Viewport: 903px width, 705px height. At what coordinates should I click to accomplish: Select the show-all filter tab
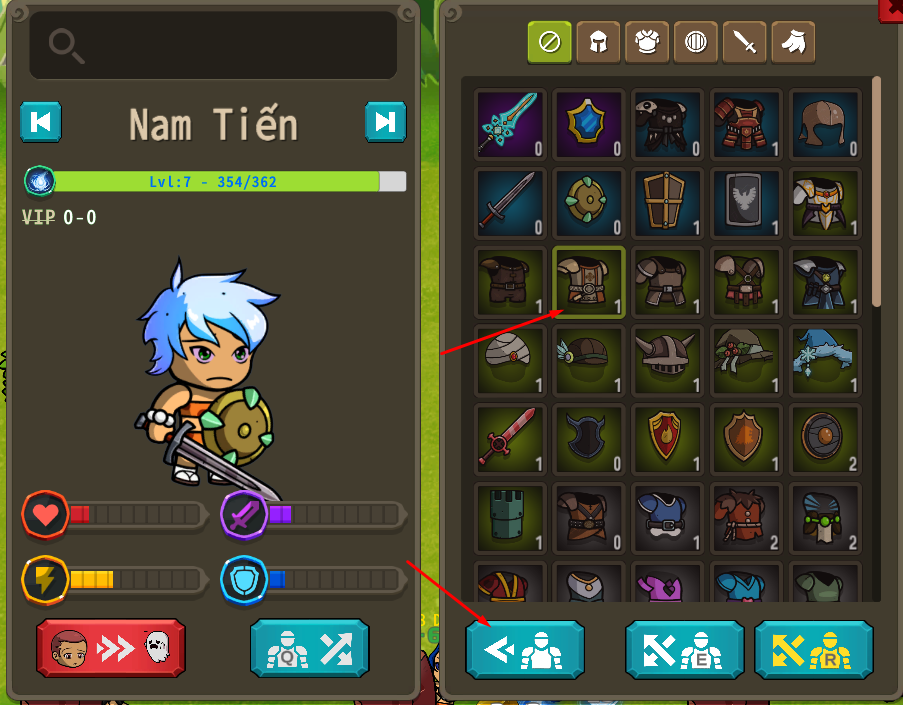[550, 42]
